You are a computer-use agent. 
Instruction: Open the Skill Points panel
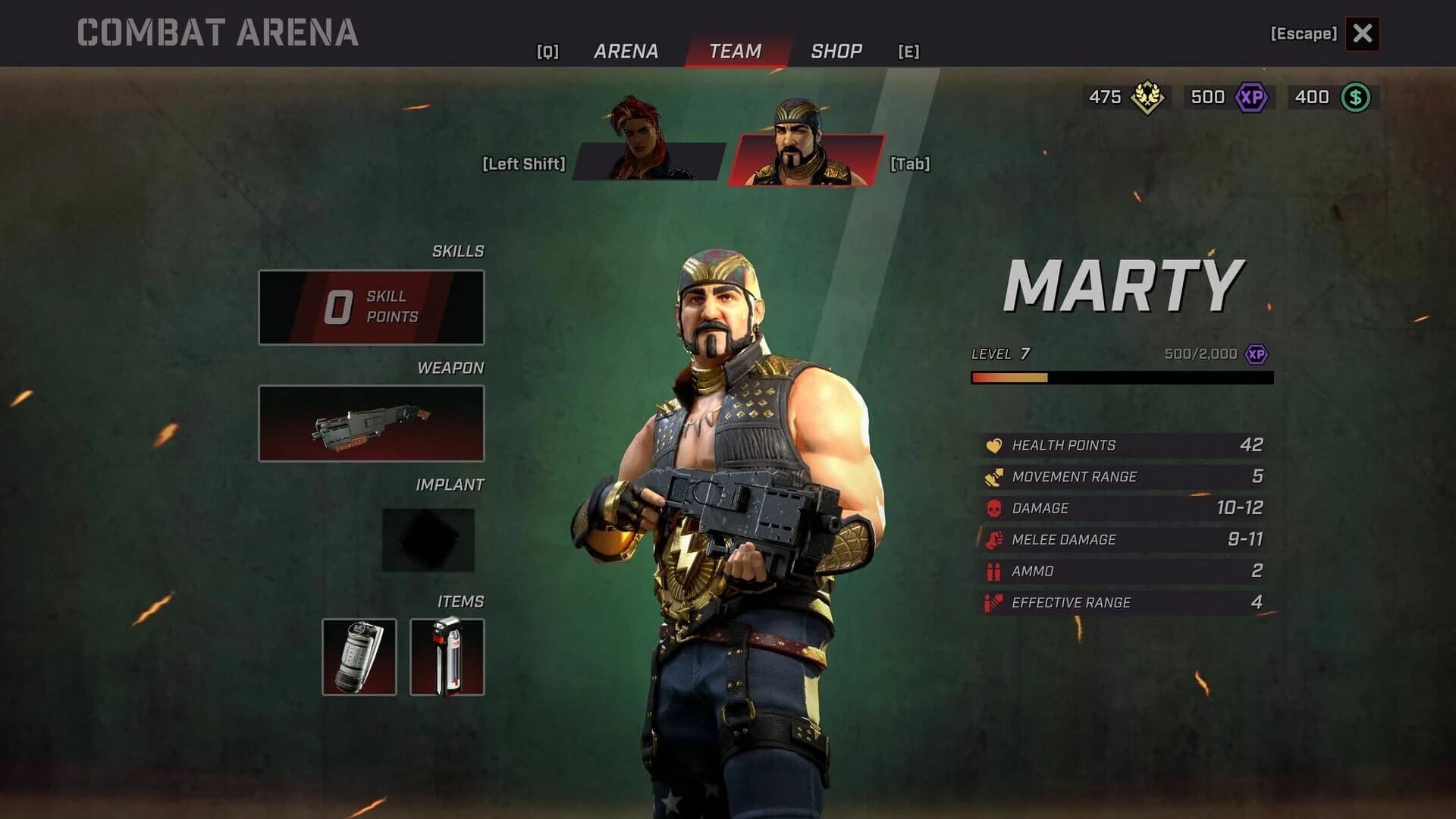[x=371, y=306]
